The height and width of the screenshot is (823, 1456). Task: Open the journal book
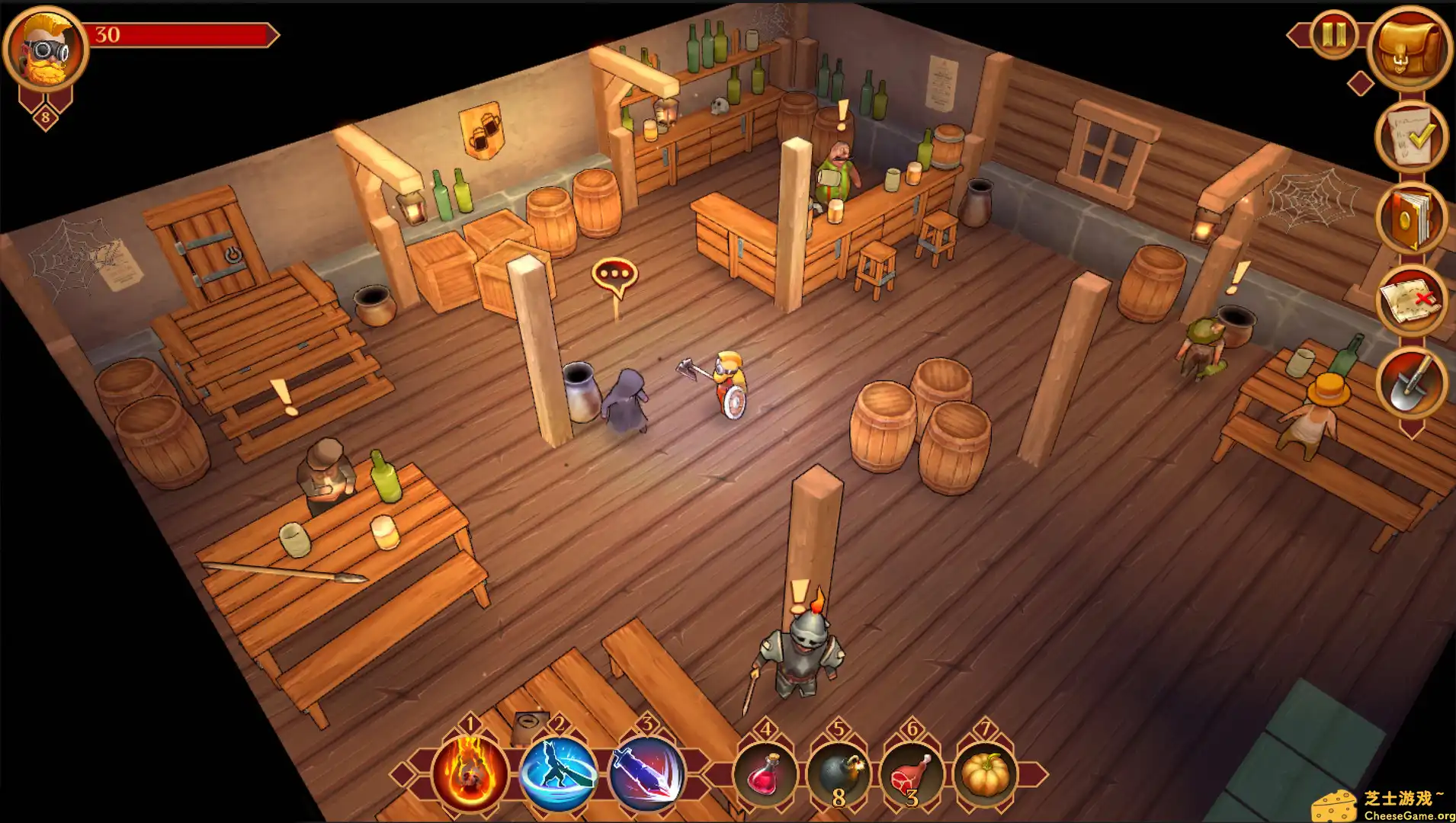[1410, 219]
